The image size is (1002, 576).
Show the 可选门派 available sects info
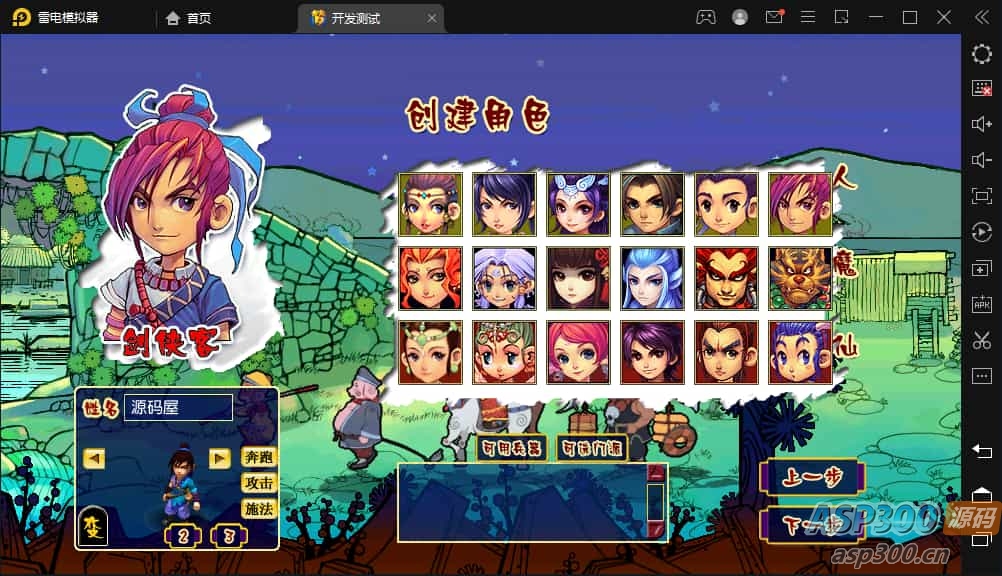(592, 448)
